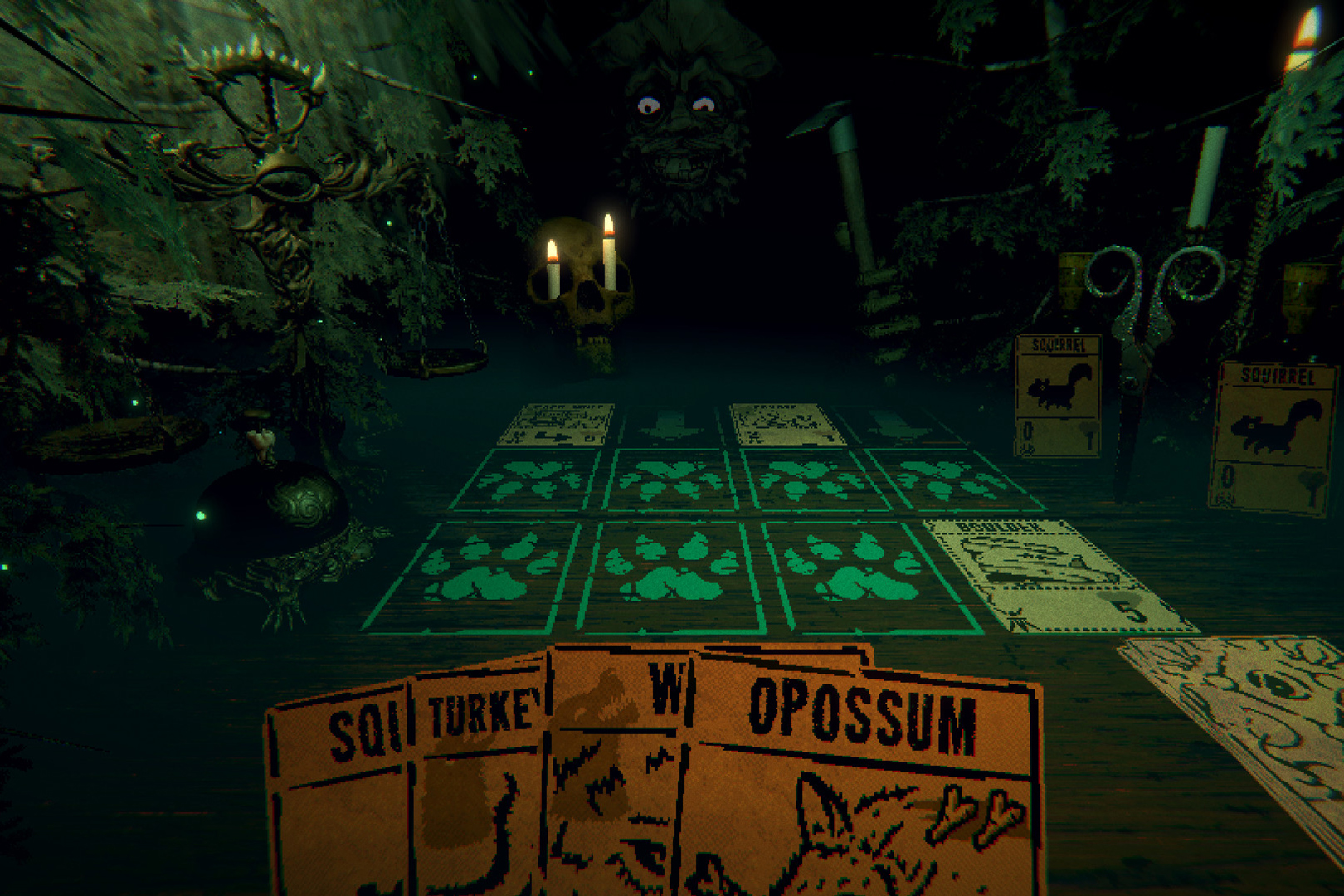
Task: Click the candle-lit skull
Action: click(585, 299)
